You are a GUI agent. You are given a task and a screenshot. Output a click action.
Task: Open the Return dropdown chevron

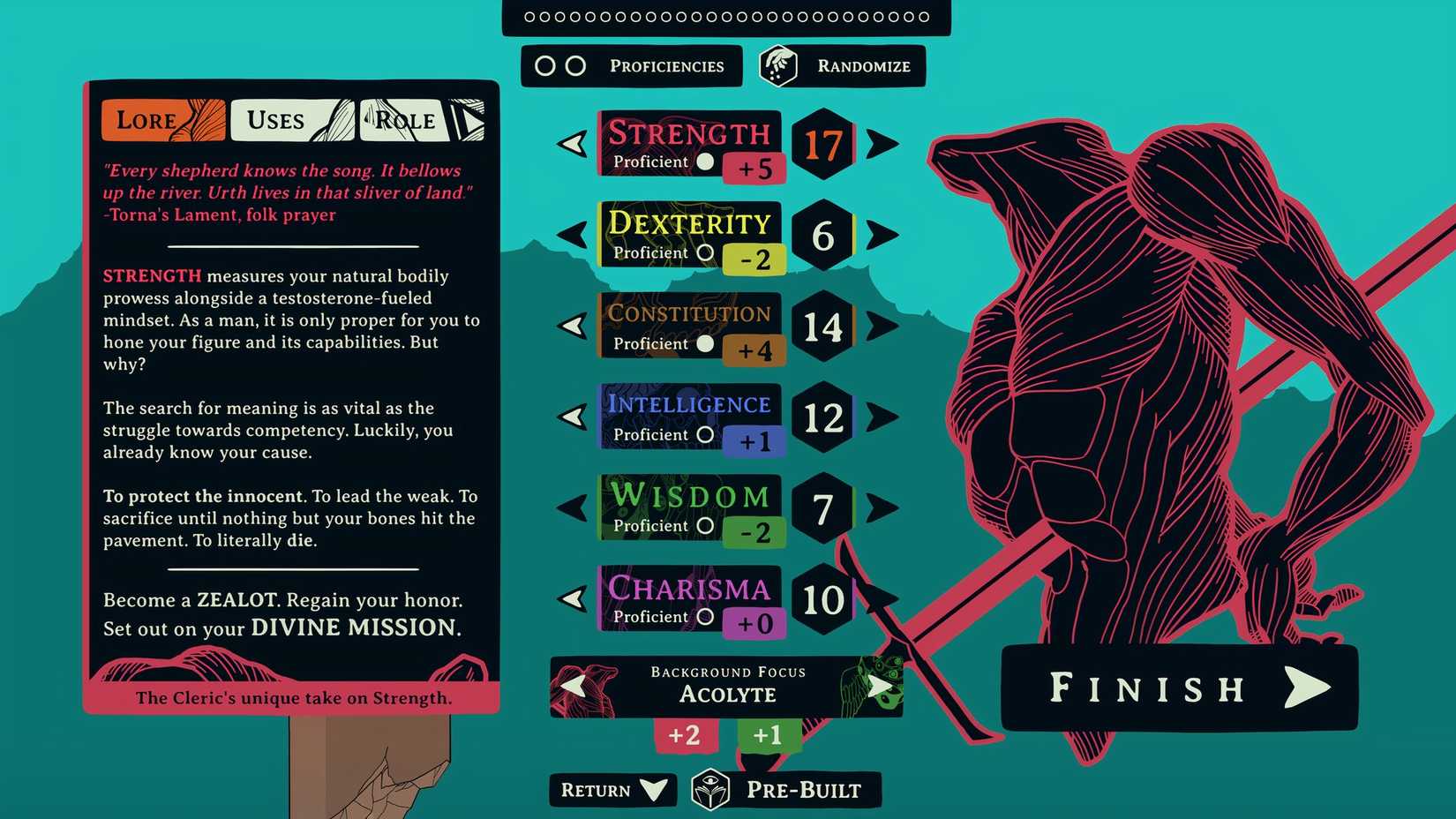651,790
